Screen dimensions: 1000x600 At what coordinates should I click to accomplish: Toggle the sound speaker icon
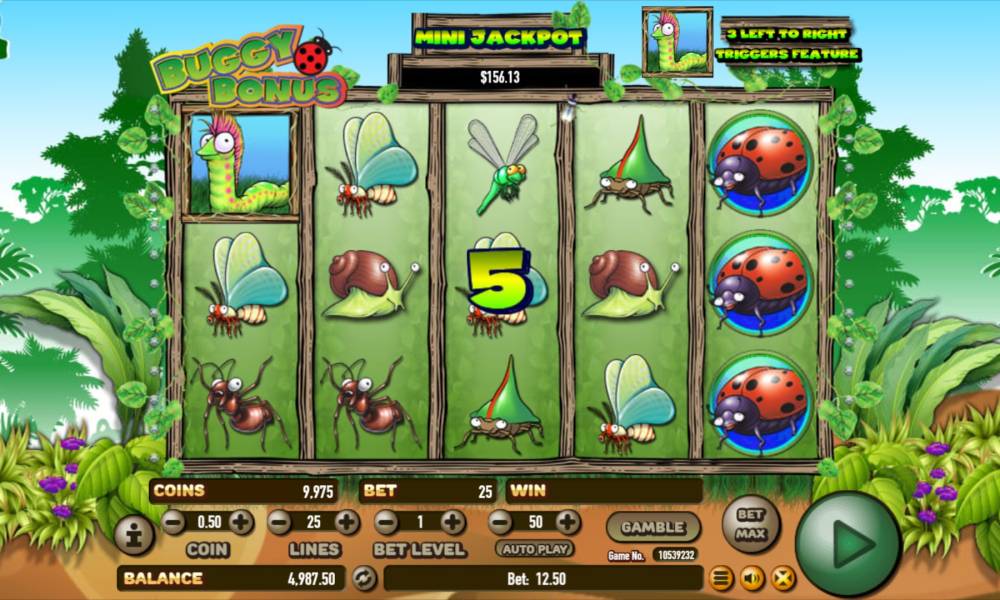click(751, 578)
